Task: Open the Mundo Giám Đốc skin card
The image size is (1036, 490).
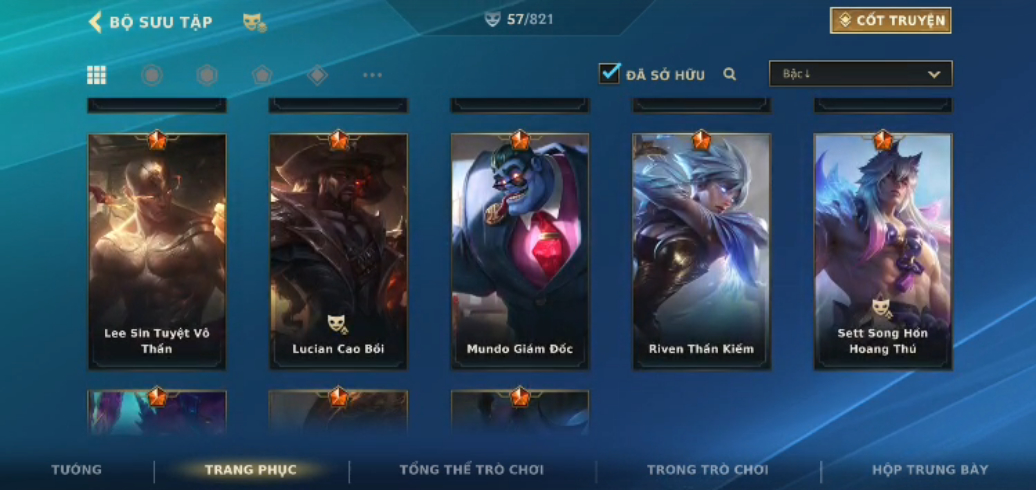Action: click(519, 250)
